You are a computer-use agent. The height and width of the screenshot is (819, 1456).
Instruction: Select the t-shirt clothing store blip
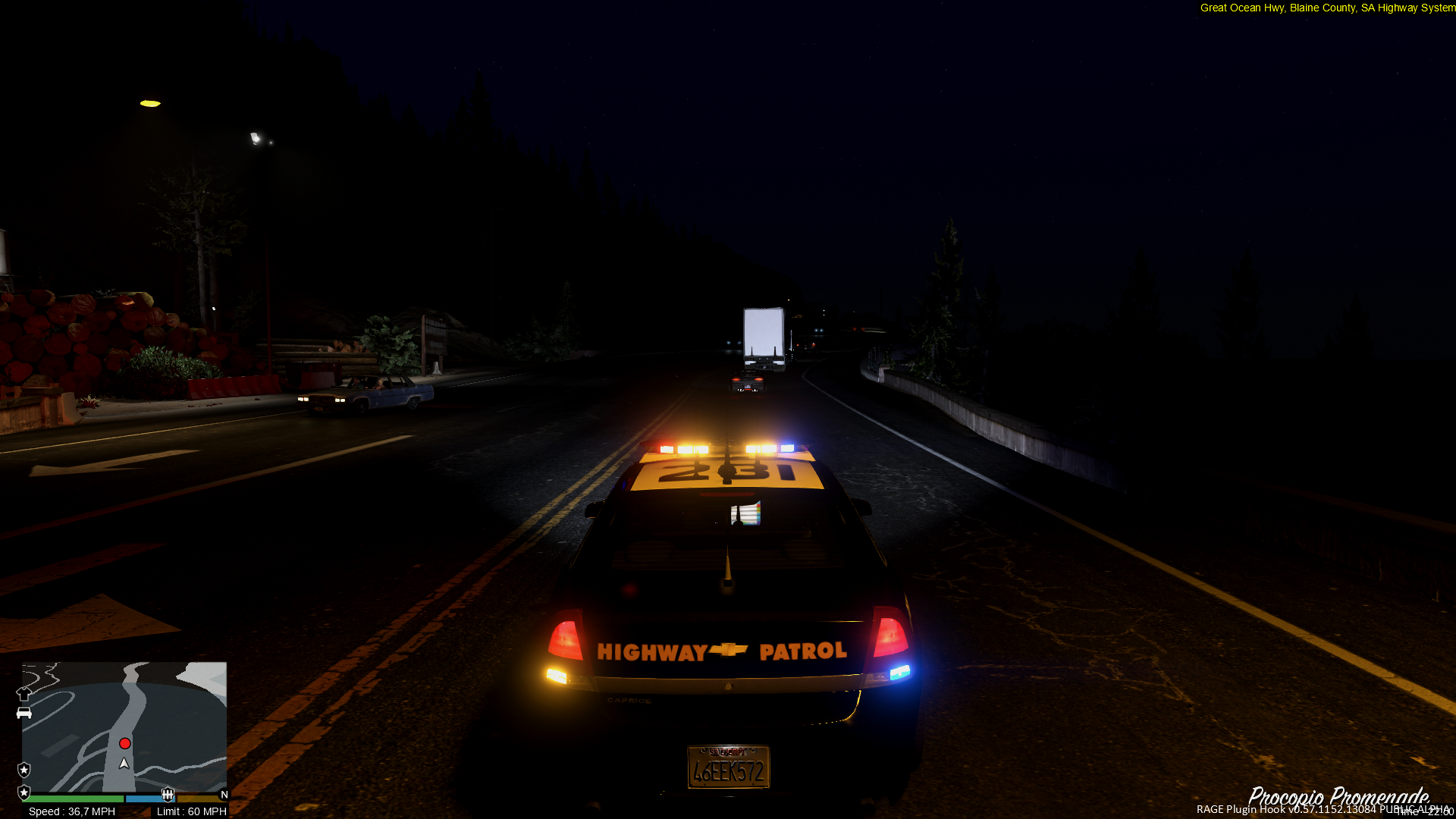pos(24,693)
